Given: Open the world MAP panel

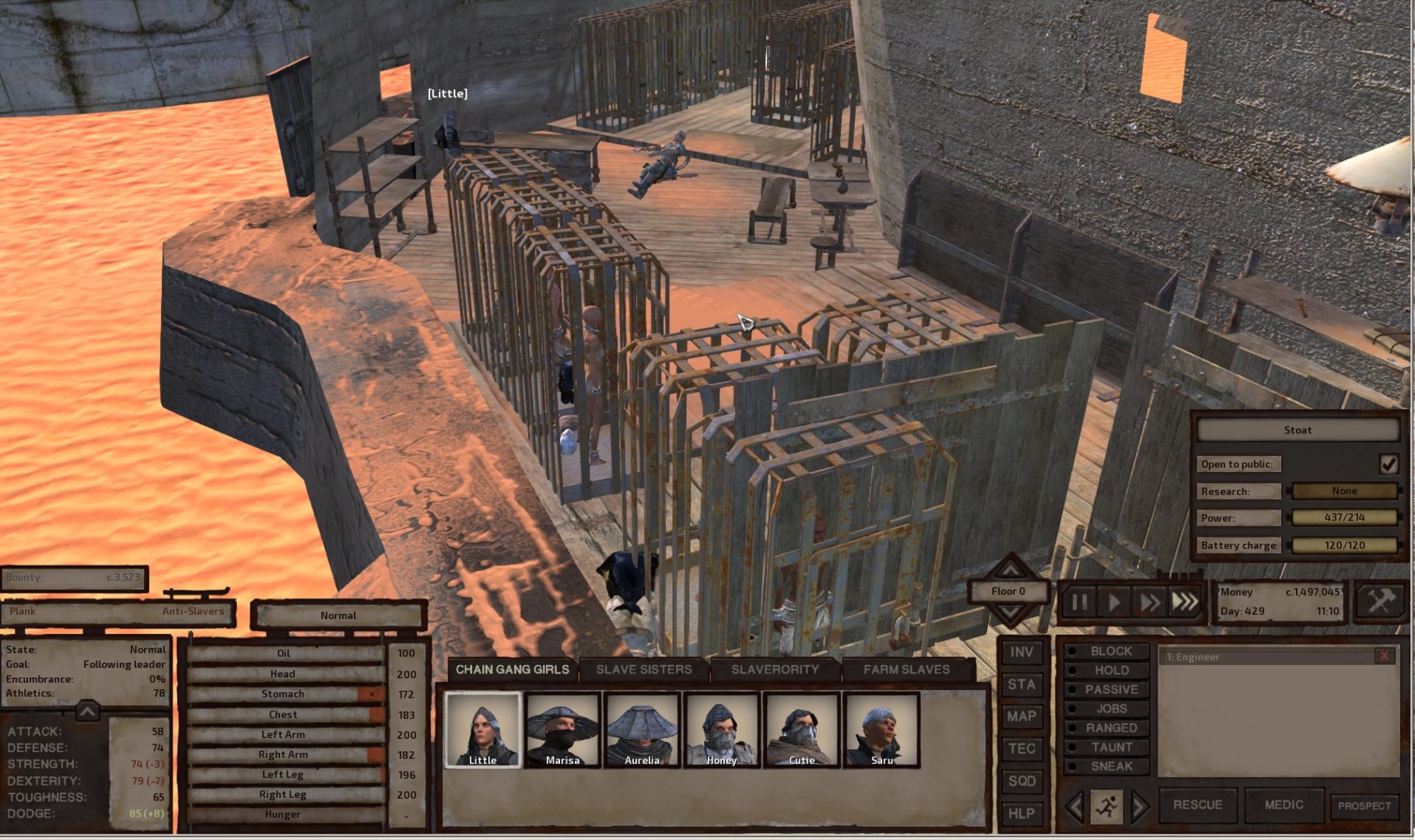Looking at the screenshot, I should coord(1021,716).
